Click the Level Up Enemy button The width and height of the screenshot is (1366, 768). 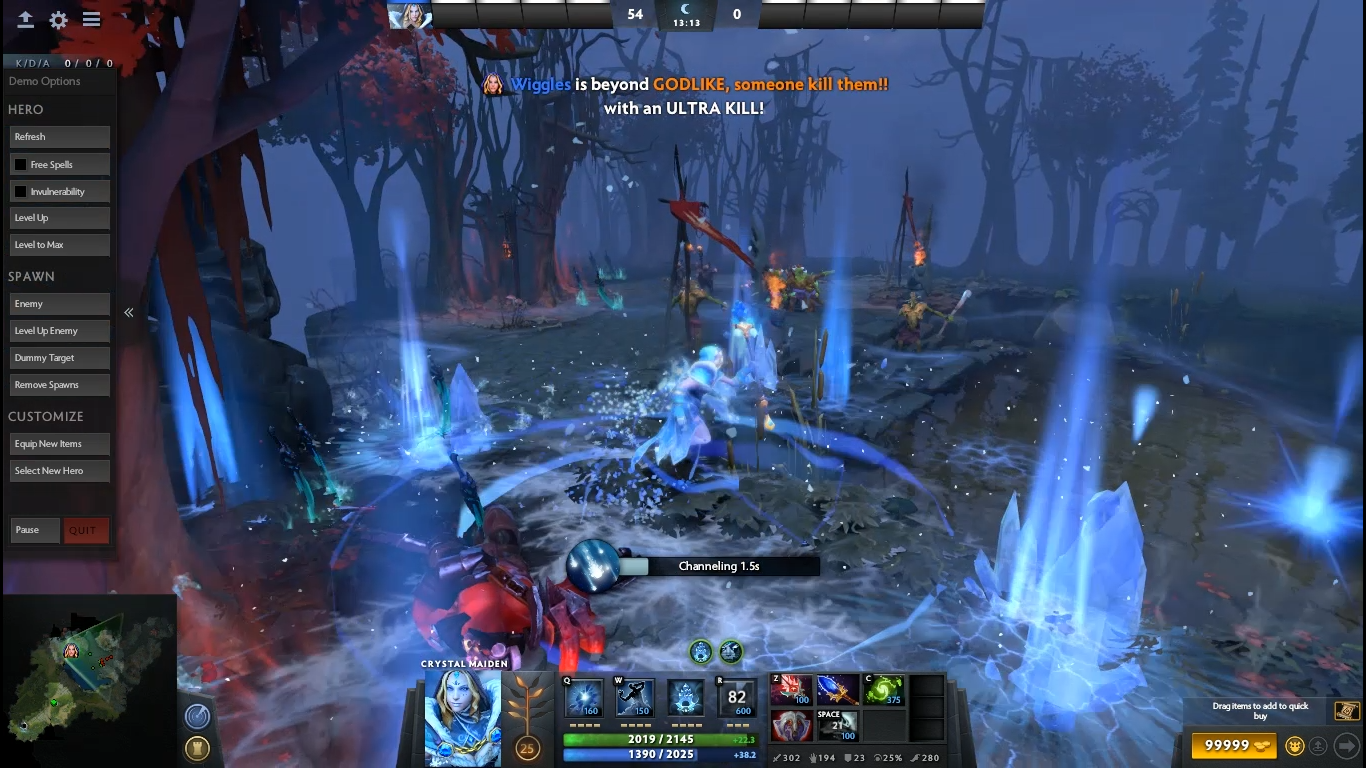point(59,331)
